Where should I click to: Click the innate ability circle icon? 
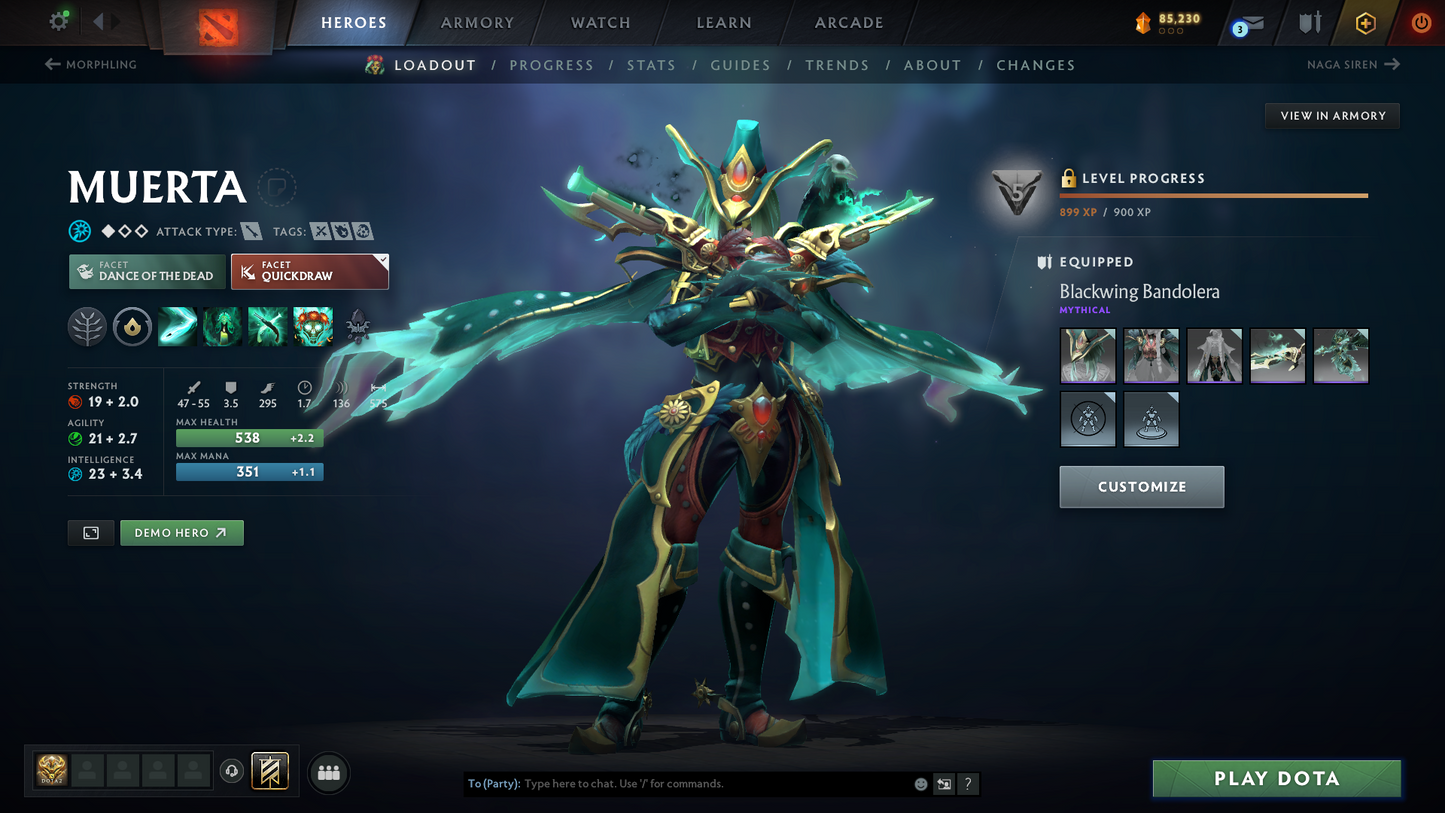pyautogui.click(x=132, y=326)
